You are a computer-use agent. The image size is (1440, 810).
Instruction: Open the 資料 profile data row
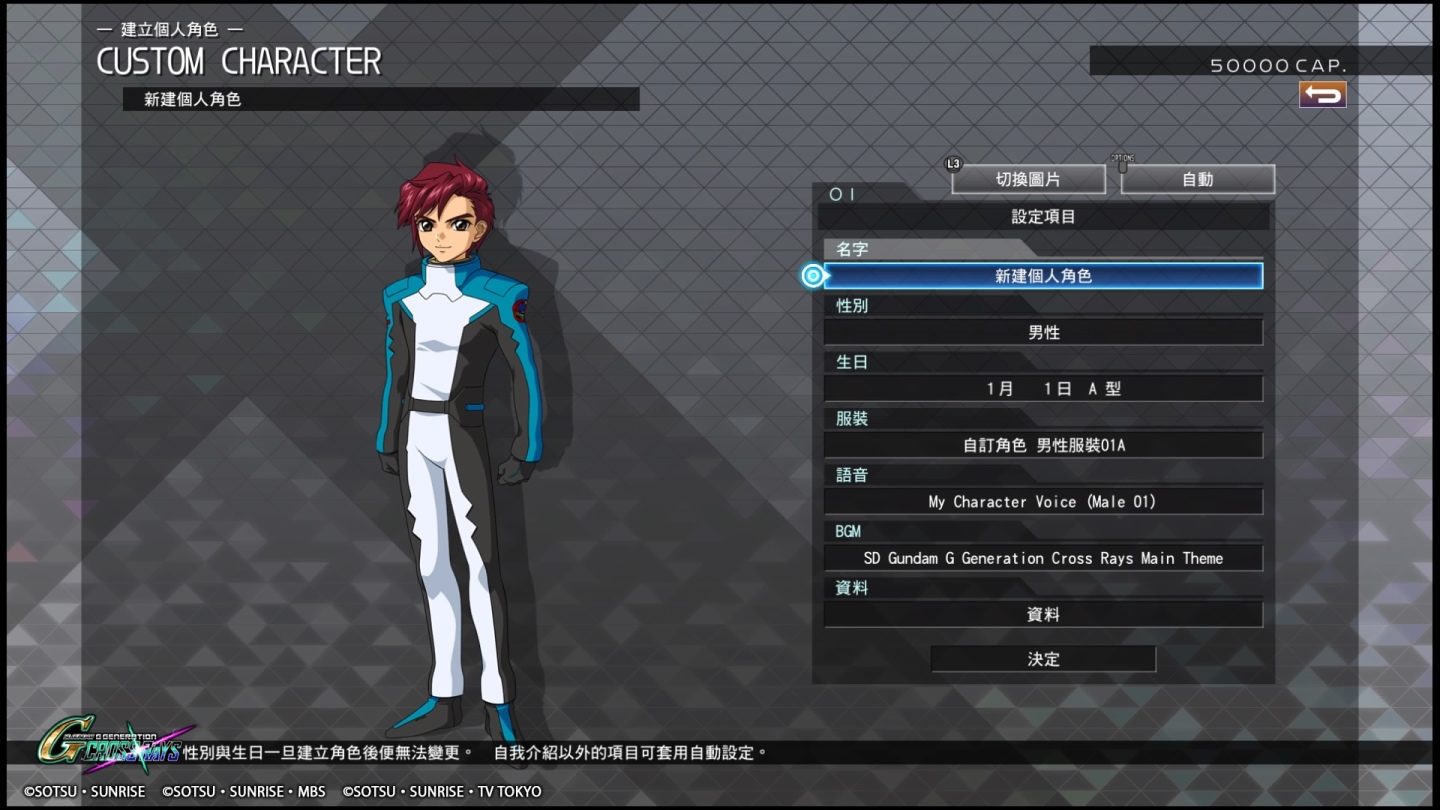pyautogui.click(x=1043, y=615)
